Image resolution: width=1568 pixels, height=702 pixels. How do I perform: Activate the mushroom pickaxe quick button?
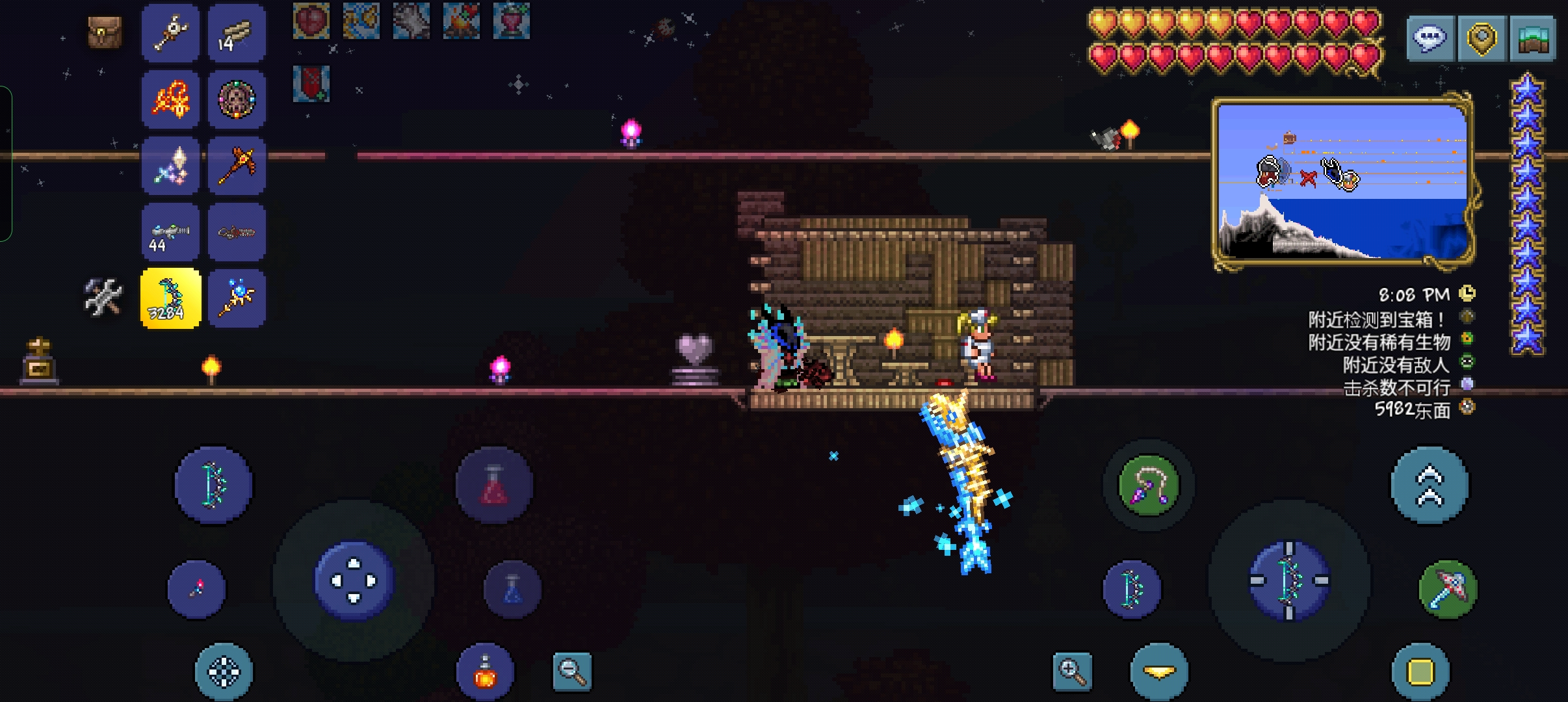pos(1448,590)
